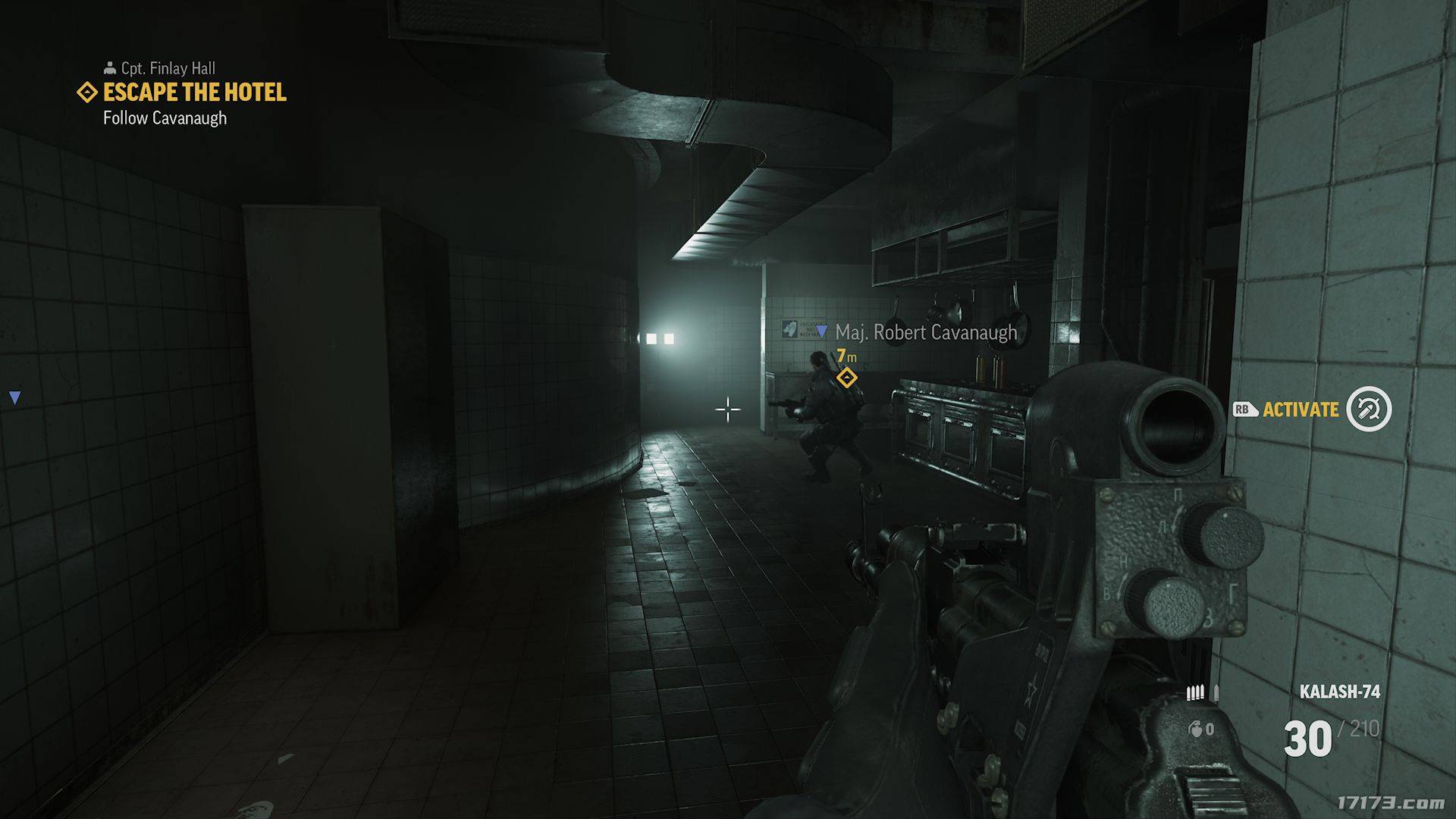Click the bullet fire-mode indicator icon
This screenshot has width=1456, height=819.
pyautogui.click(x=1203, y=692)
